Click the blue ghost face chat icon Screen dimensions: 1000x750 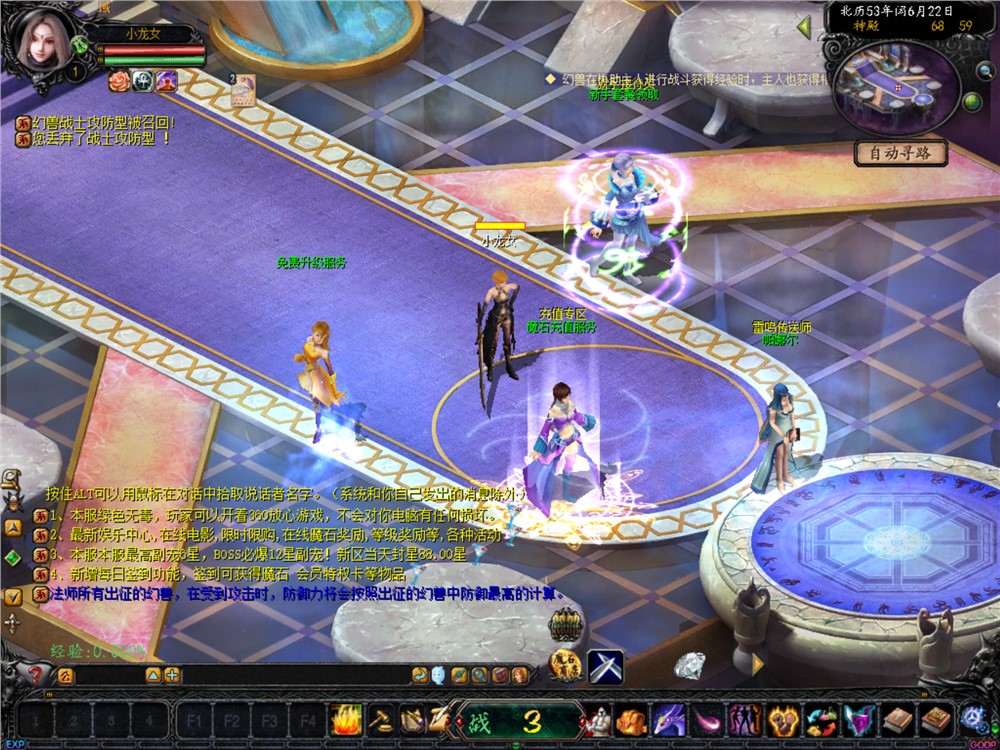click(440, 676)
